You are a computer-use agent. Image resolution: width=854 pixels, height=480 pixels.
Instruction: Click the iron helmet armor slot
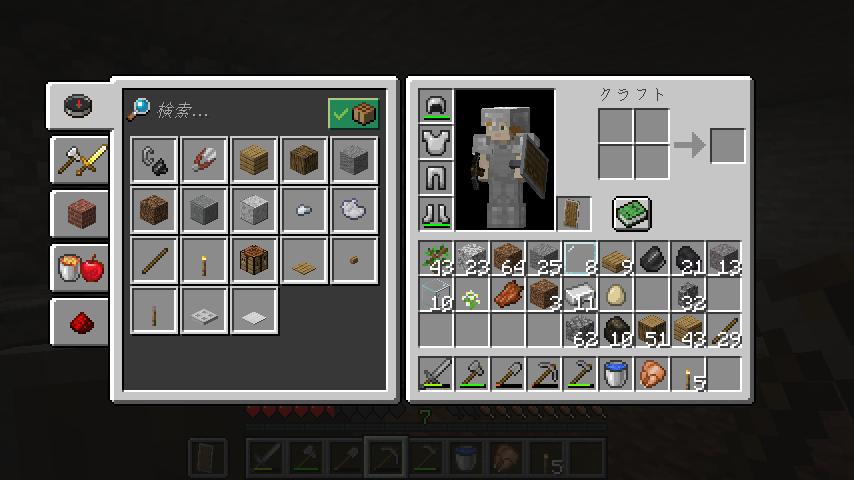[437, 106]
